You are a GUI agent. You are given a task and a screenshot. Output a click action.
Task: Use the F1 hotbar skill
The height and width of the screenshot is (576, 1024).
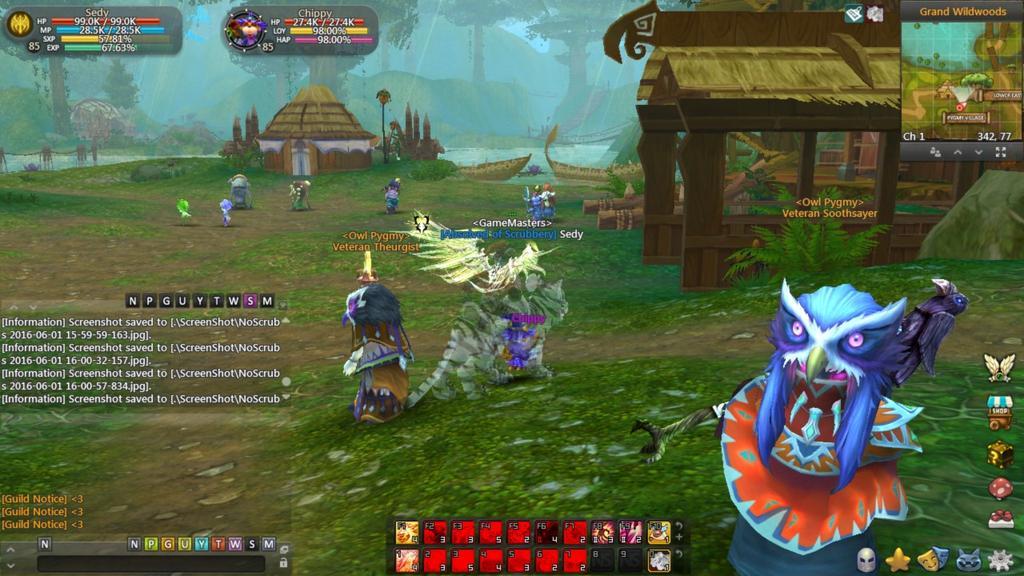coord(407,532)
